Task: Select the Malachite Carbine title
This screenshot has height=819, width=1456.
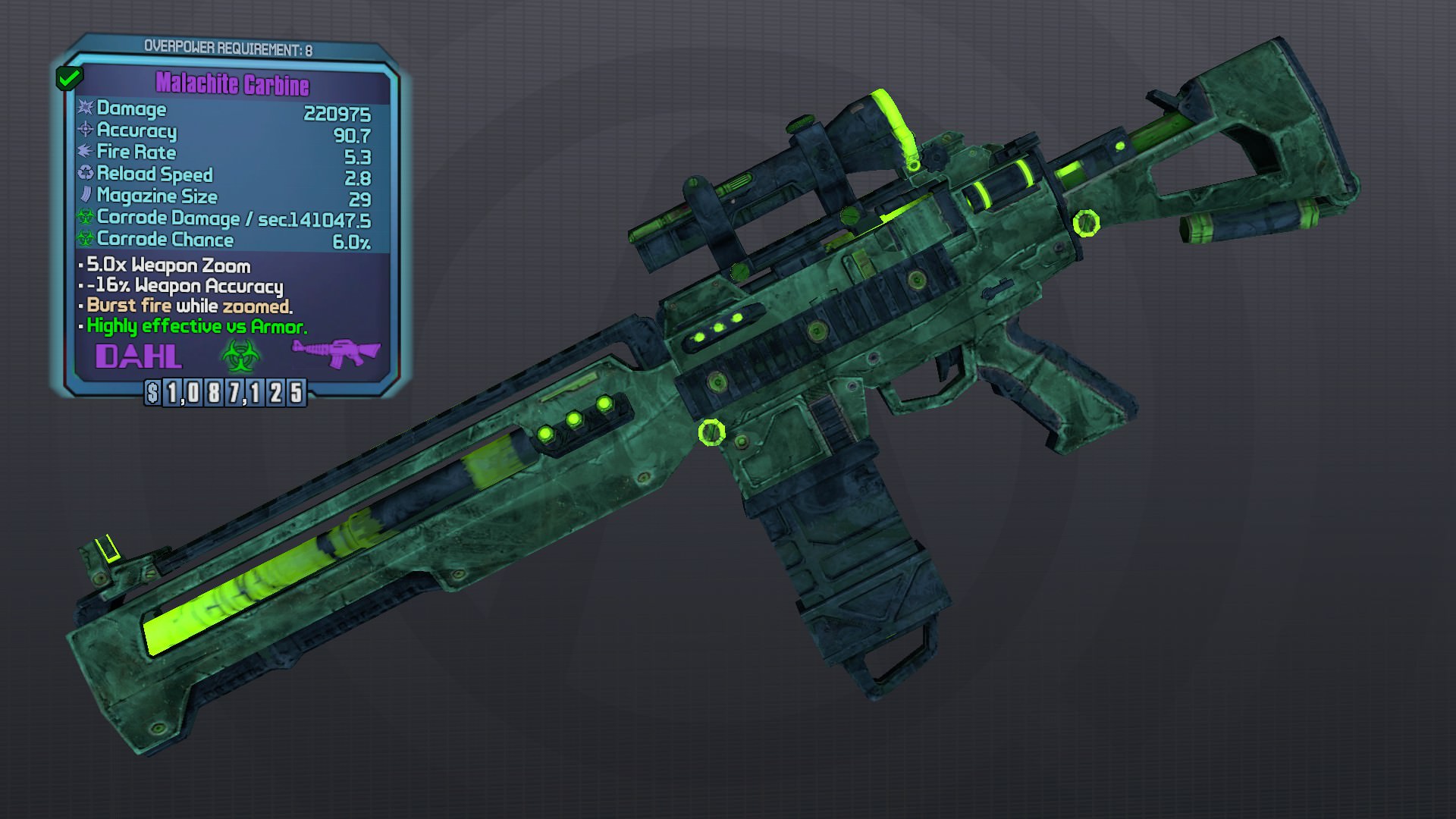Action: click(232, 84)
